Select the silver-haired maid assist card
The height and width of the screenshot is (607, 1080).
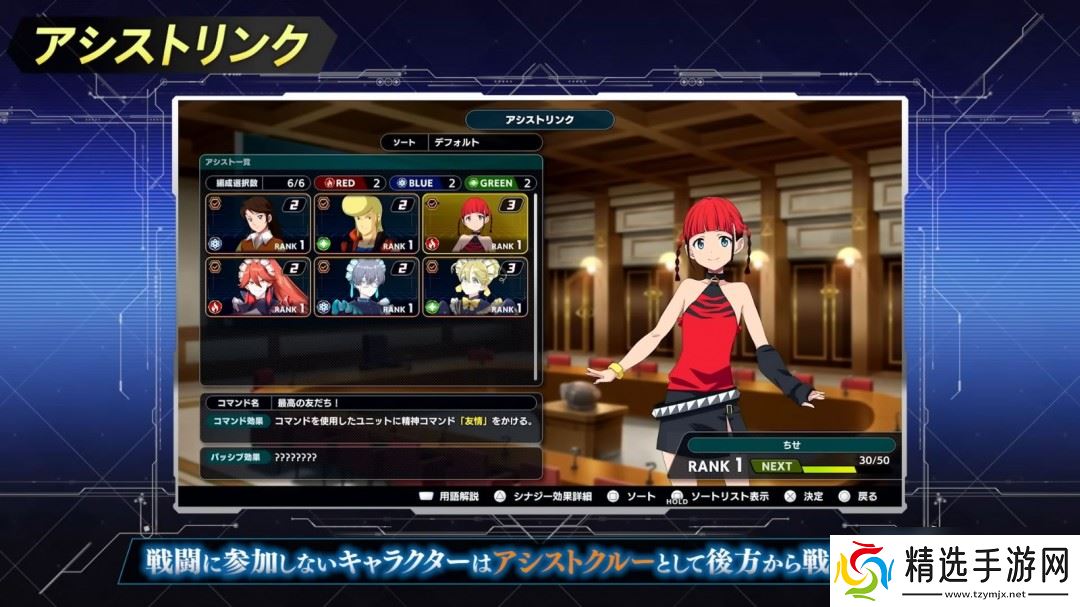click(366, 287)
